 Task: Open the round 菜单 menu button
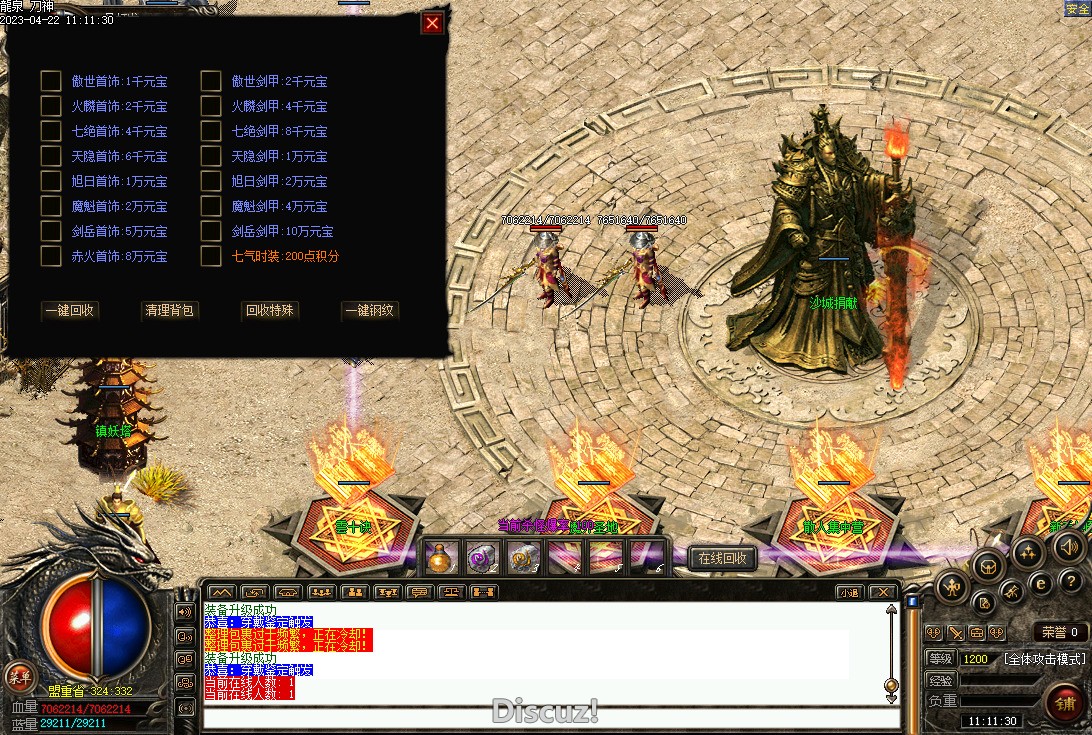click(16, 675)
